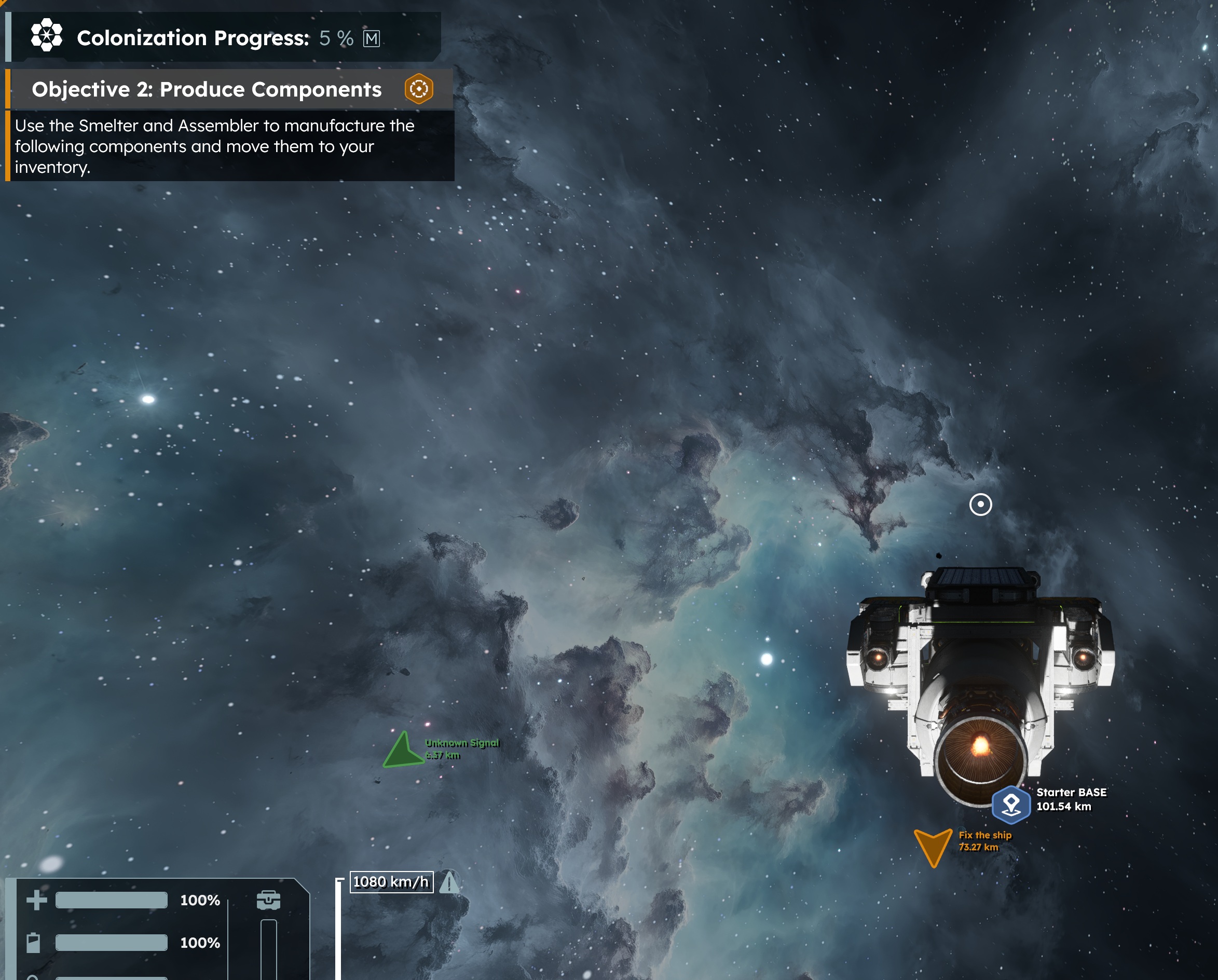The height and width of the screenshot is (980, 1218).
Task: Select the green Unknown Signal marker
Action: (403, 751)
